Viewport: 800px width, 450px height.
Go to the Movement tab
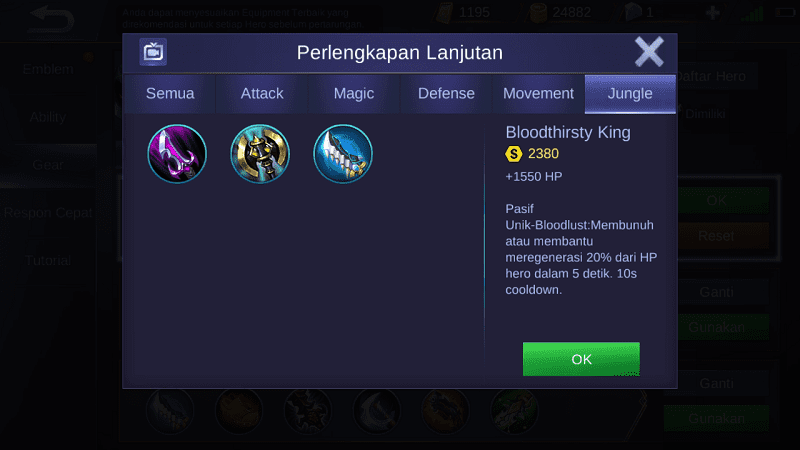point(538,94)
